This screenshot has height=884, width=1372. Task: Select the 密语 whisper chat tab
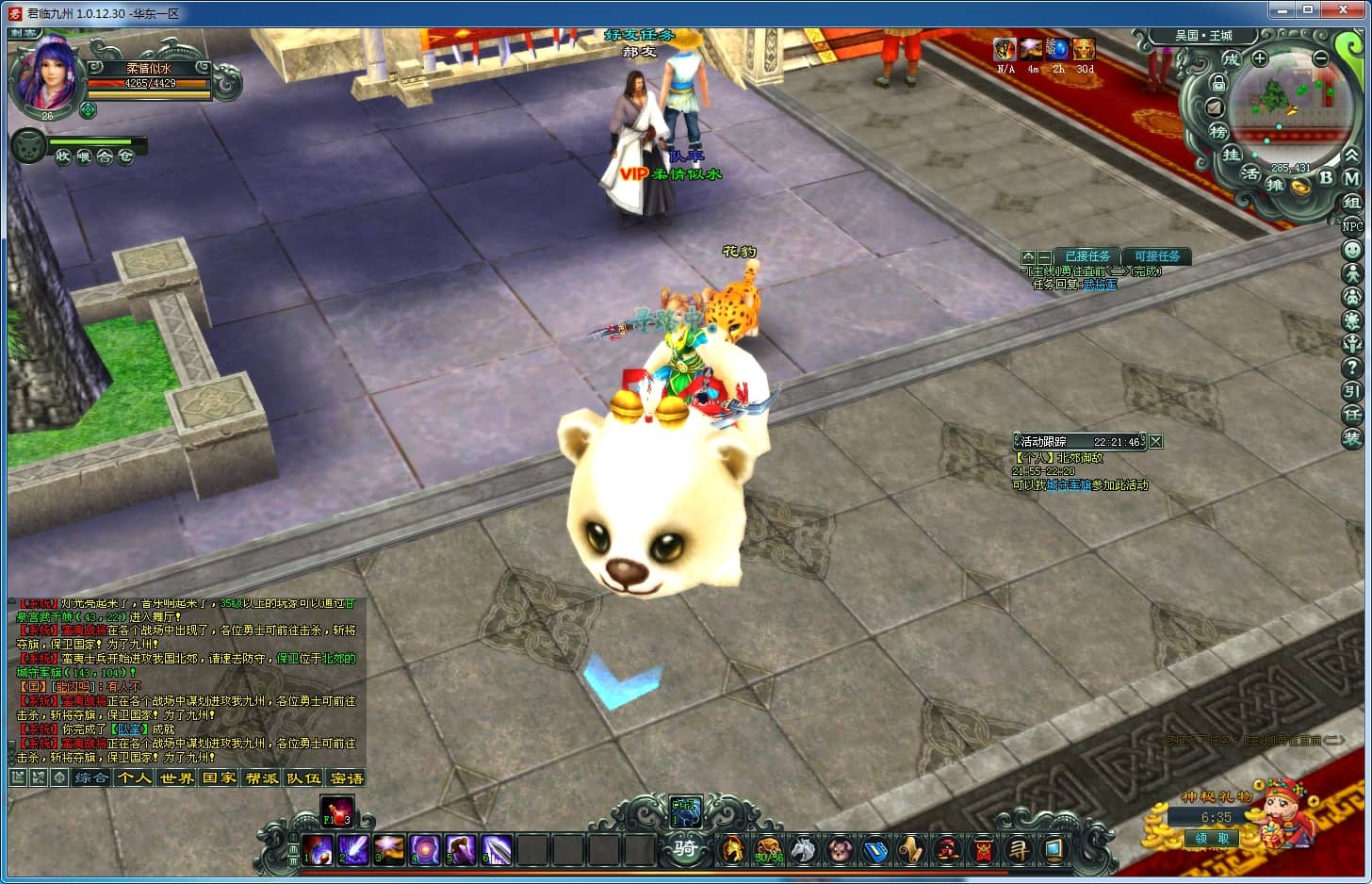tap(347, 778)
